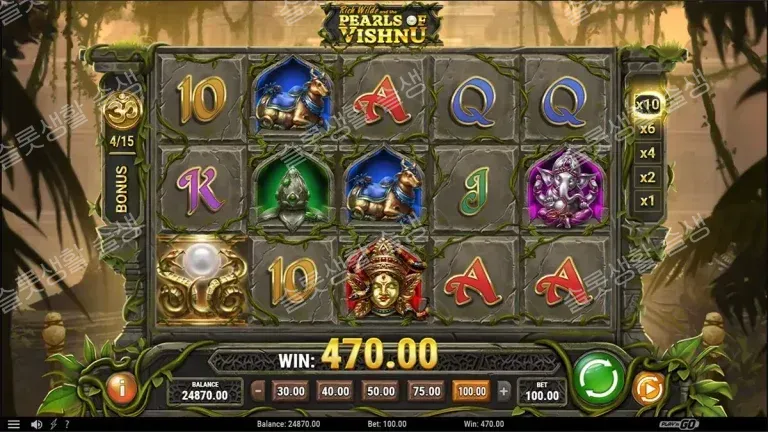Image resolution: width=768 pixels, height=432 pixels.
Task: Pick the 75.00 bet option
Action: click(x=424, y=391)
